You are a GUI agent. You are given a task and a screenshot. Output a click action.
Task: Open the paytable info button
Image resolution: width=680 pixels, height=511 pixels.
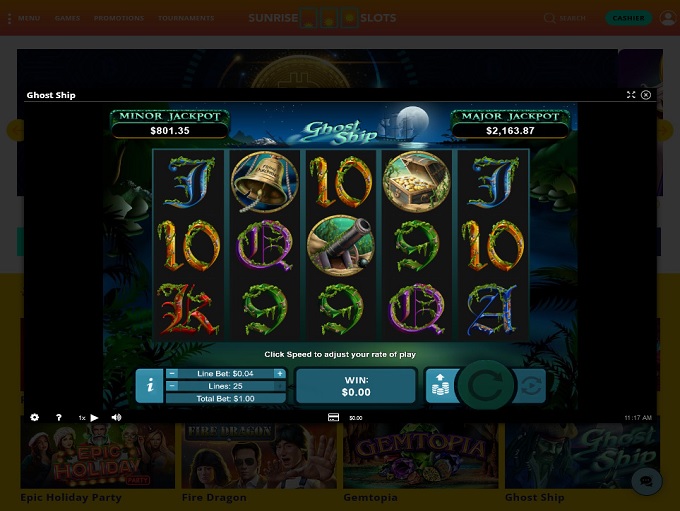tap(149, 385)
